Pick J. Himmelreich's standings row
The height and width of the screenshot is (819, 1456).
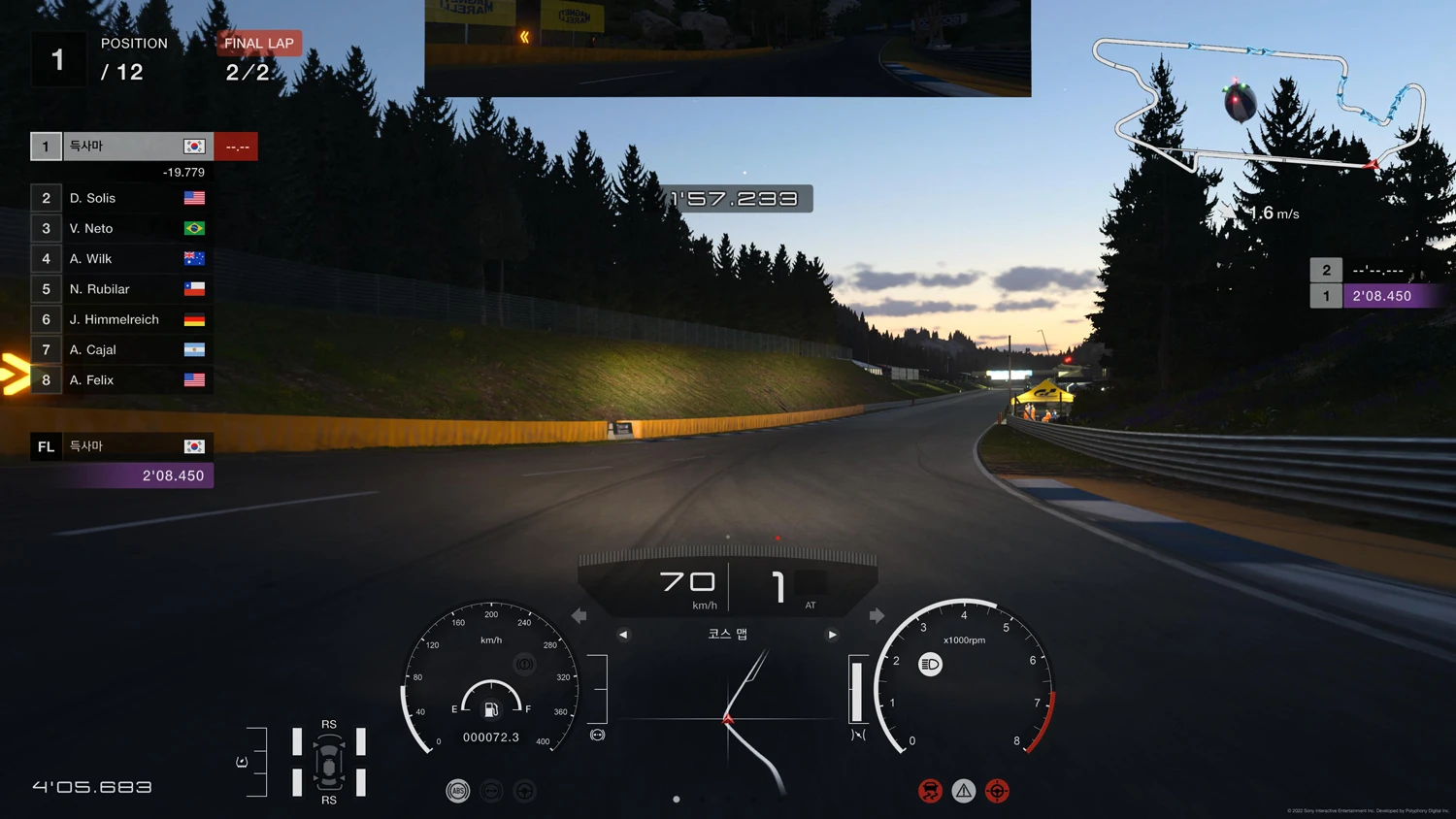(121, 319)
